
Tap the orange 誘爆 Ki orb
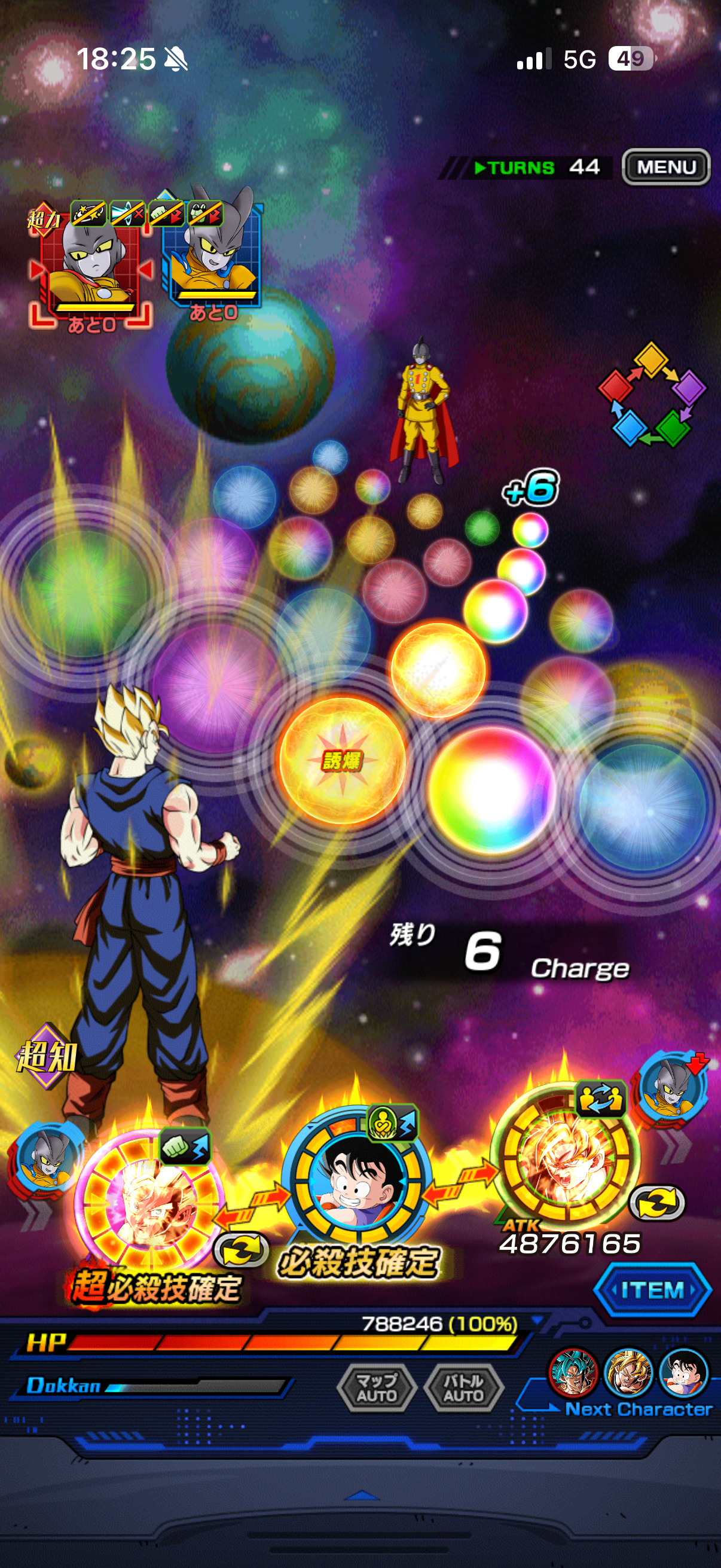pos(342,760)
